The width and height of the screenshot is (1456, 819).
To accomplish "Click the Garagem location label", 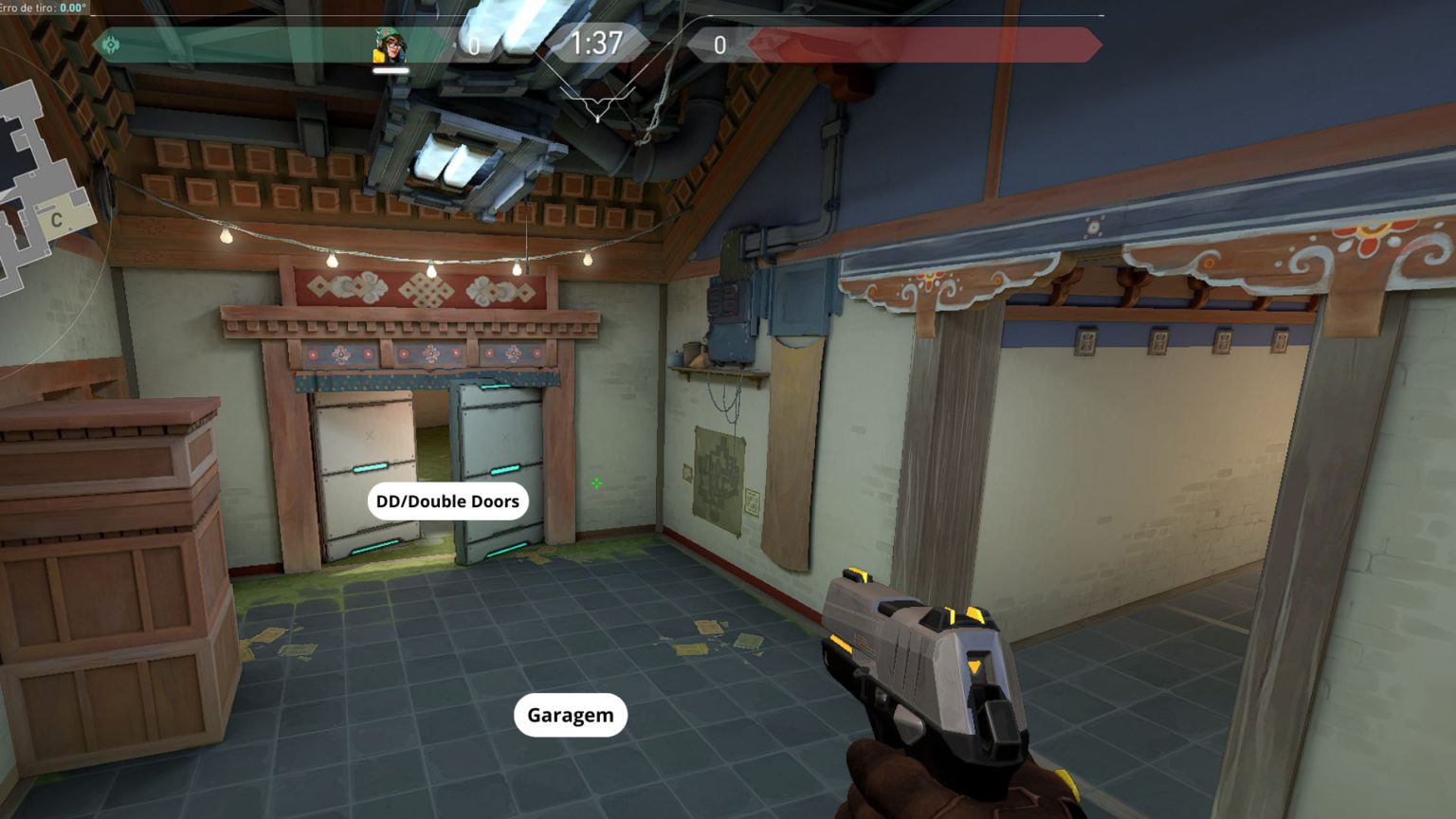I will 570,715.
